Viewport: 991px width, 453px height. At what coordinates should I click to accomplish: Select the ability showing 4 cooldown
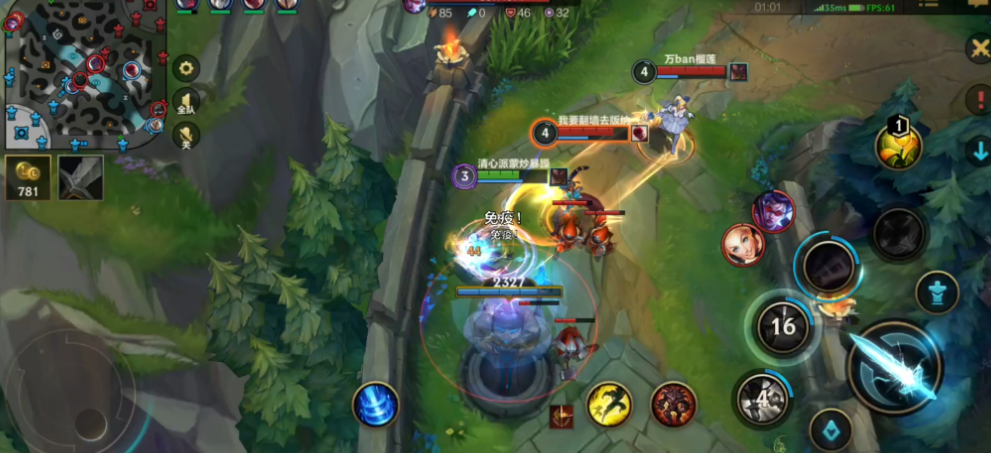pyautogui.click(x=763, y=398)
